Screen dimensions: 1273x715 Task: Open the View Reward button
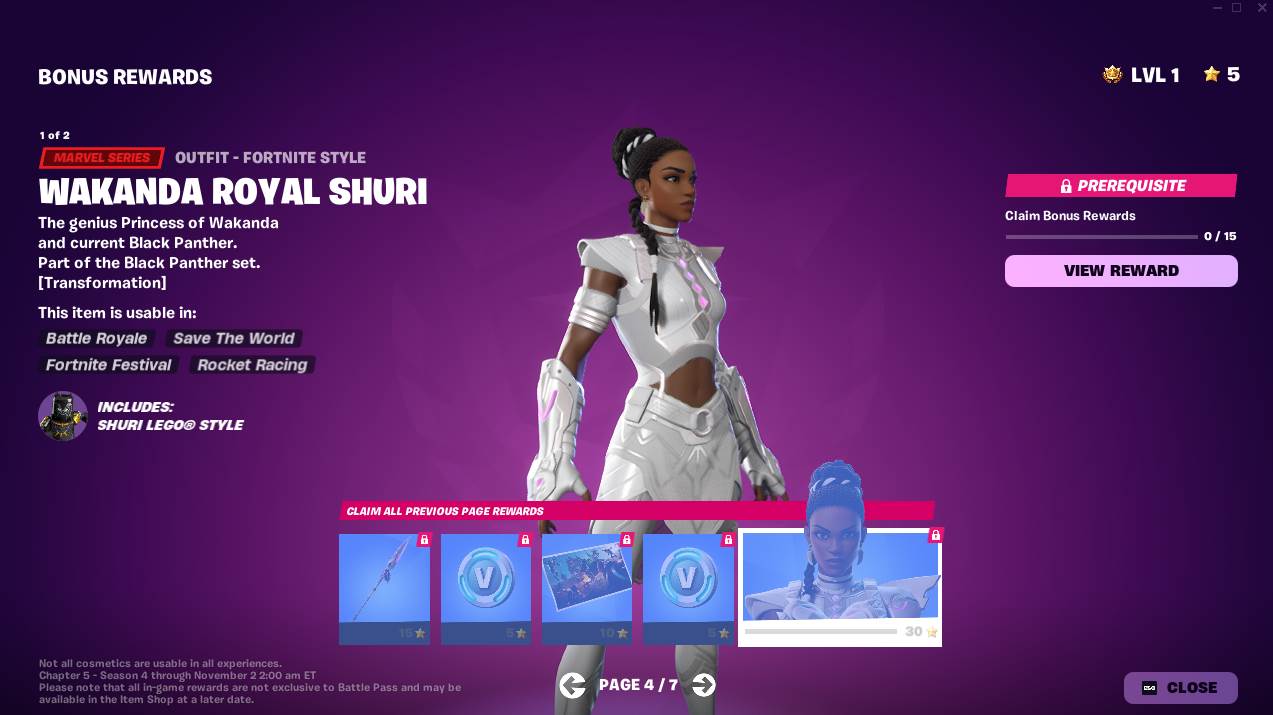coord(1121,271)
